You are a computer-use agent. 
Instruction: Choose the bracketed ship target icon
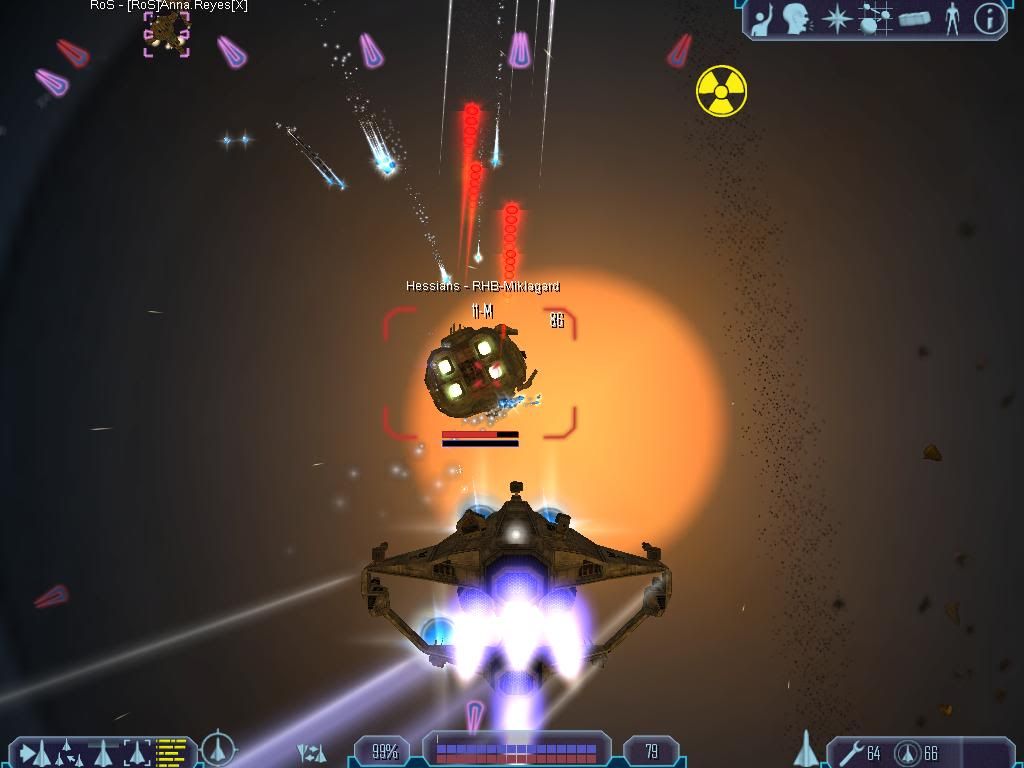tap(137, 751)
